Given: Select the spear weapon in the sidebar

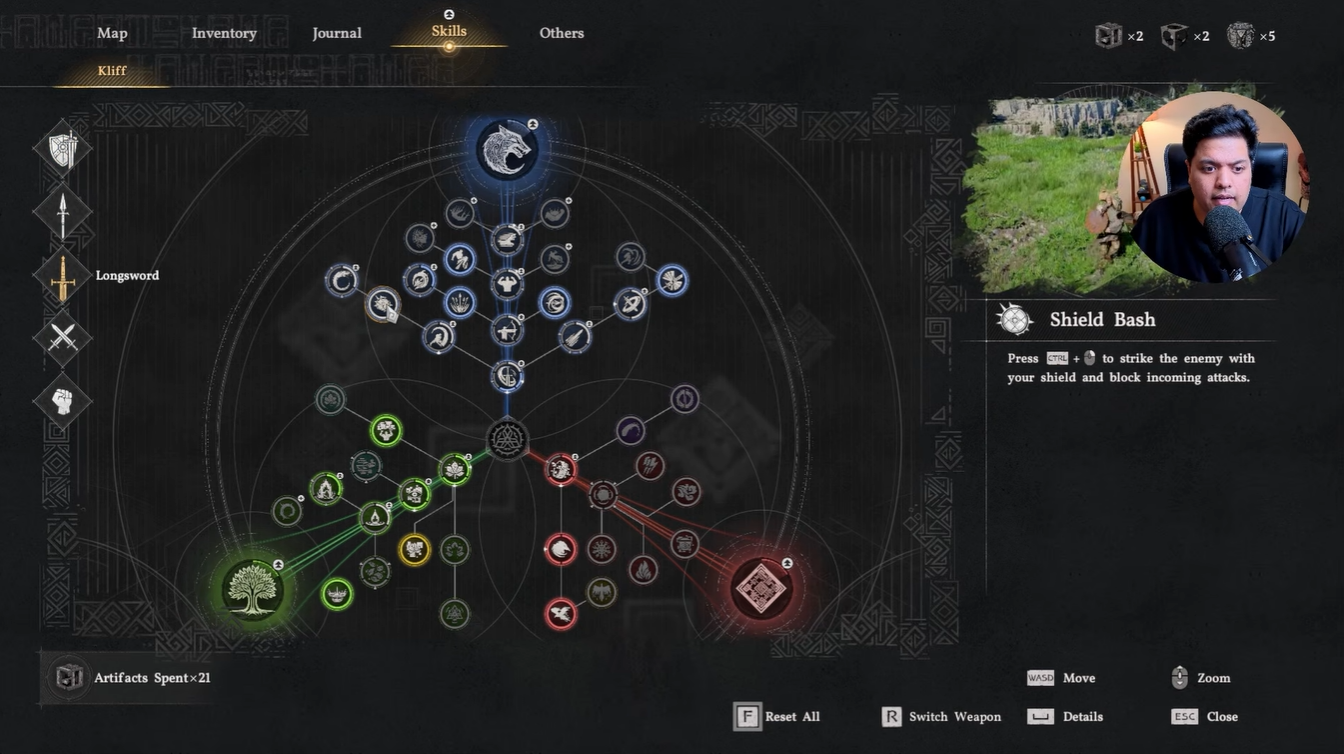Looking at the screenshot, I should pos(62,211).
